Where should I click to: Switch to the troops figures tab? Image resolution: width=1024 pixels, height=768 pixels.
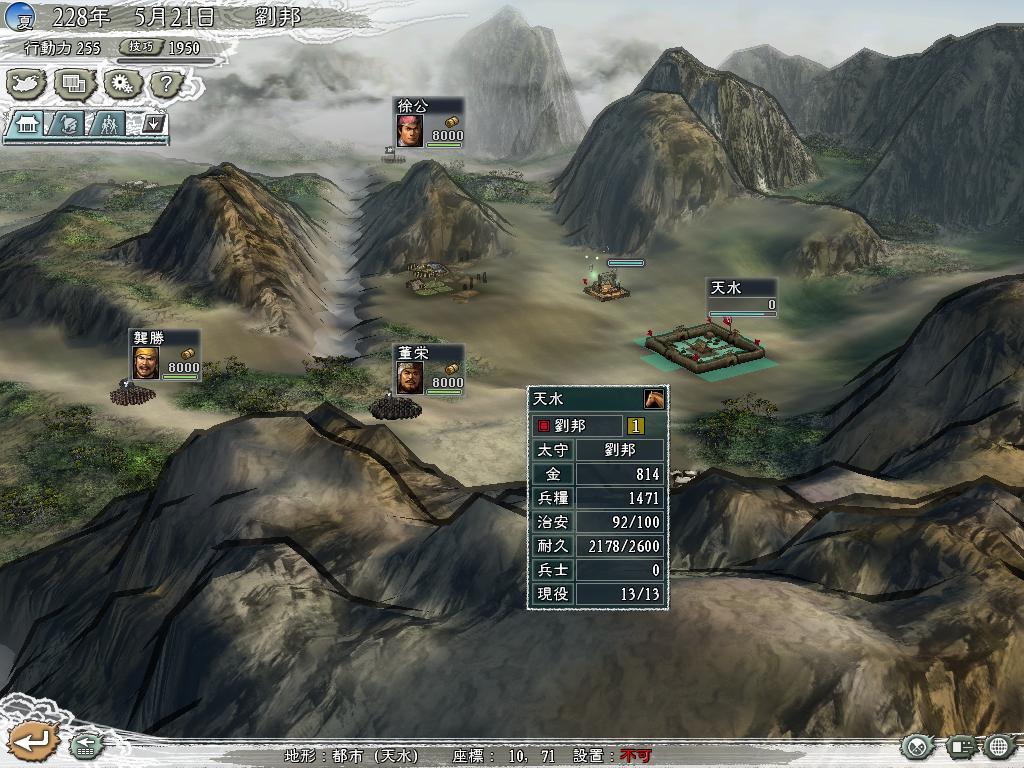[107, 124]
